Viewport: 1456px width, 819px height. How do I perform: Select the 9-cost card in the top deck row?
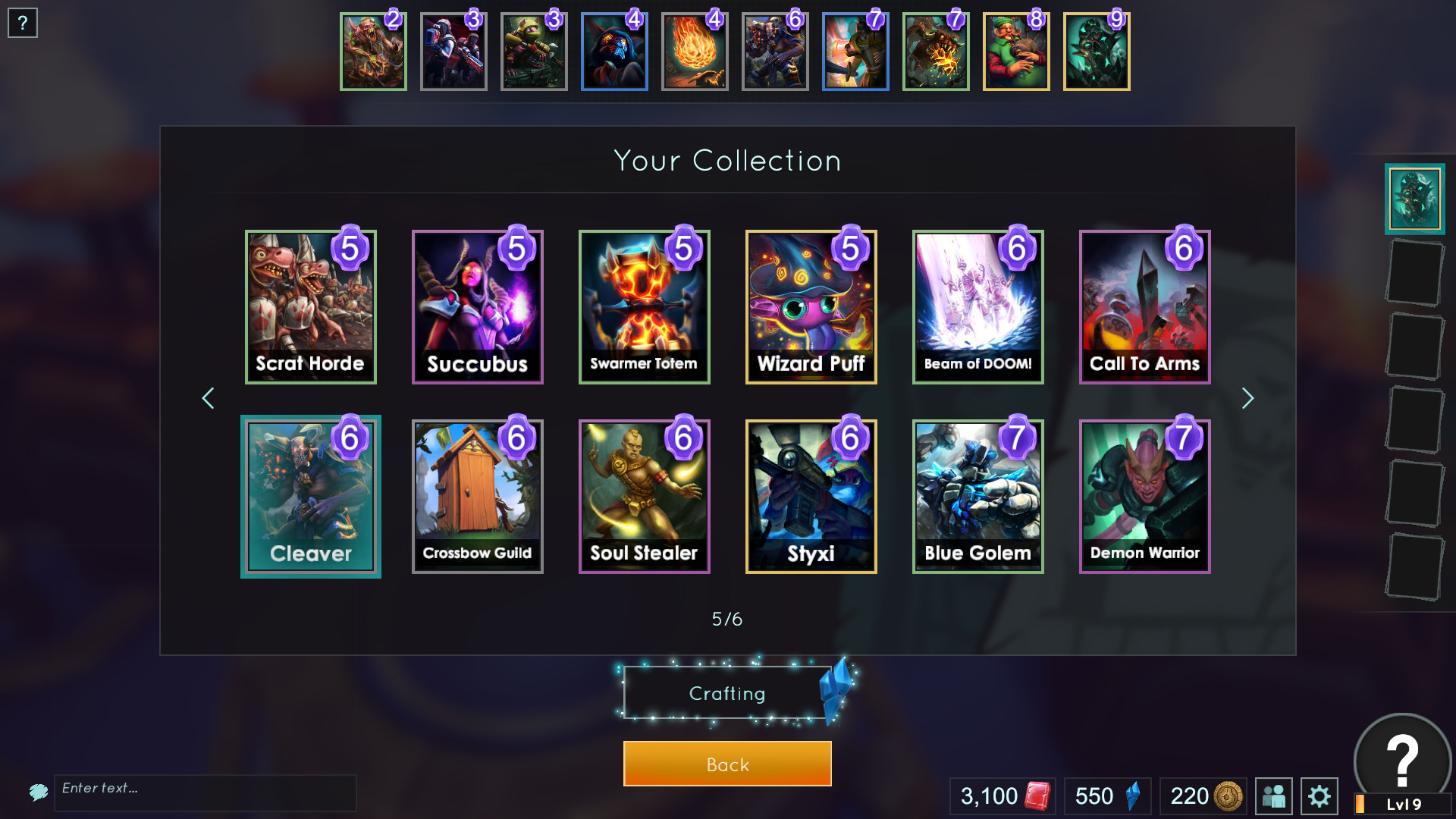tap(1097, 51)
